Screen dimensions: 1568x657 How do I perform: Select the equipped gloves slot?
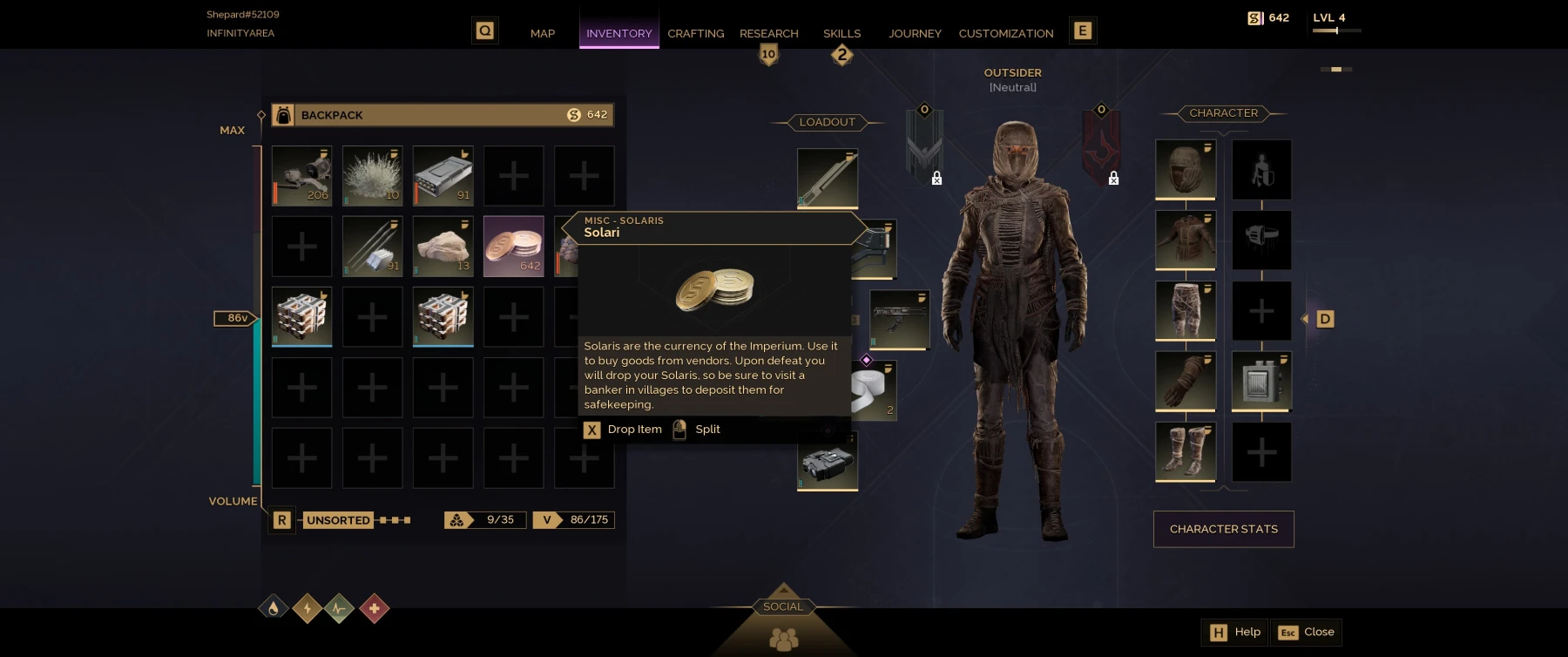pyautogui.click(x=1185, y=381)
